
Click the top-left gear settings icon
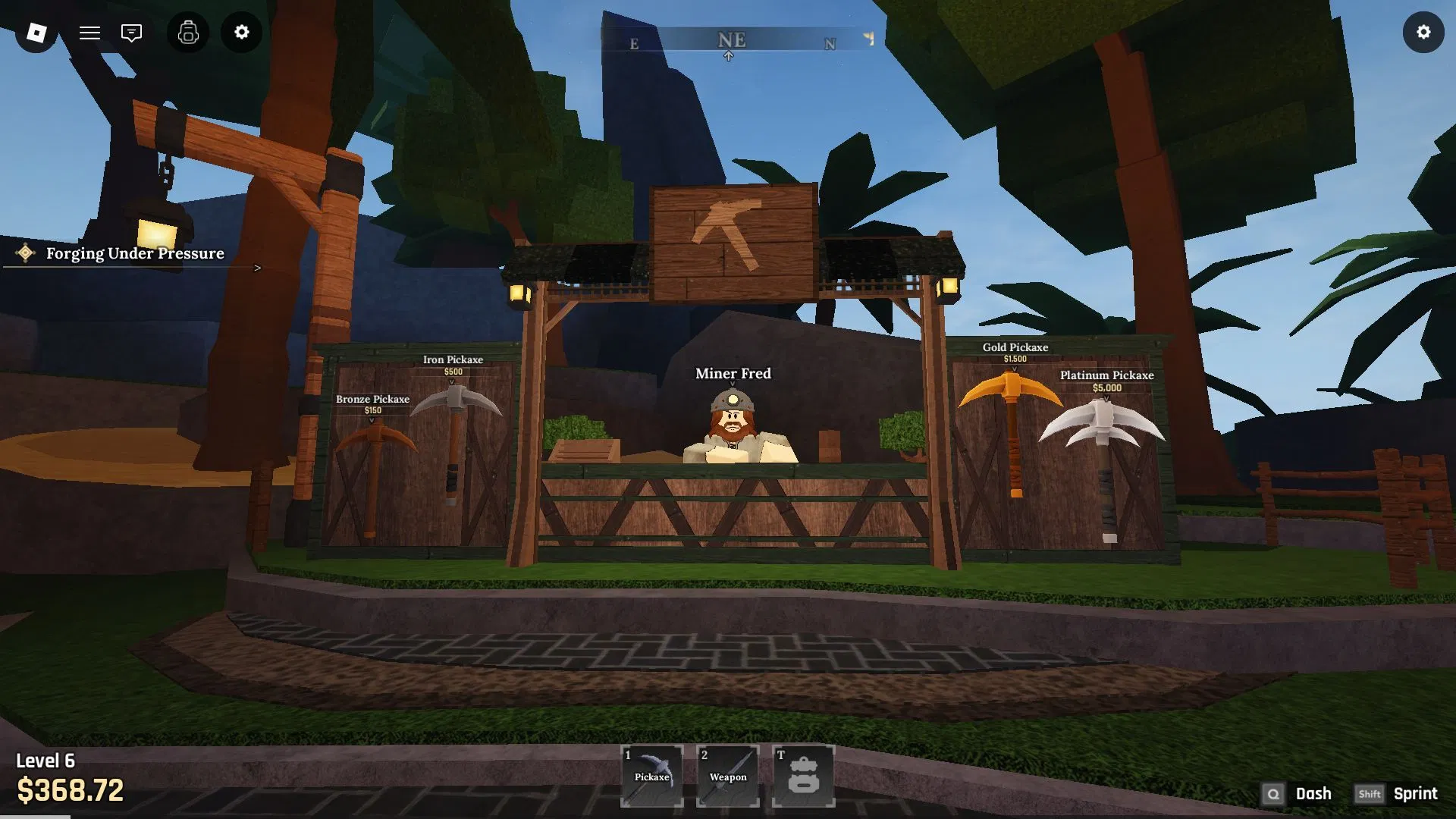241,33
